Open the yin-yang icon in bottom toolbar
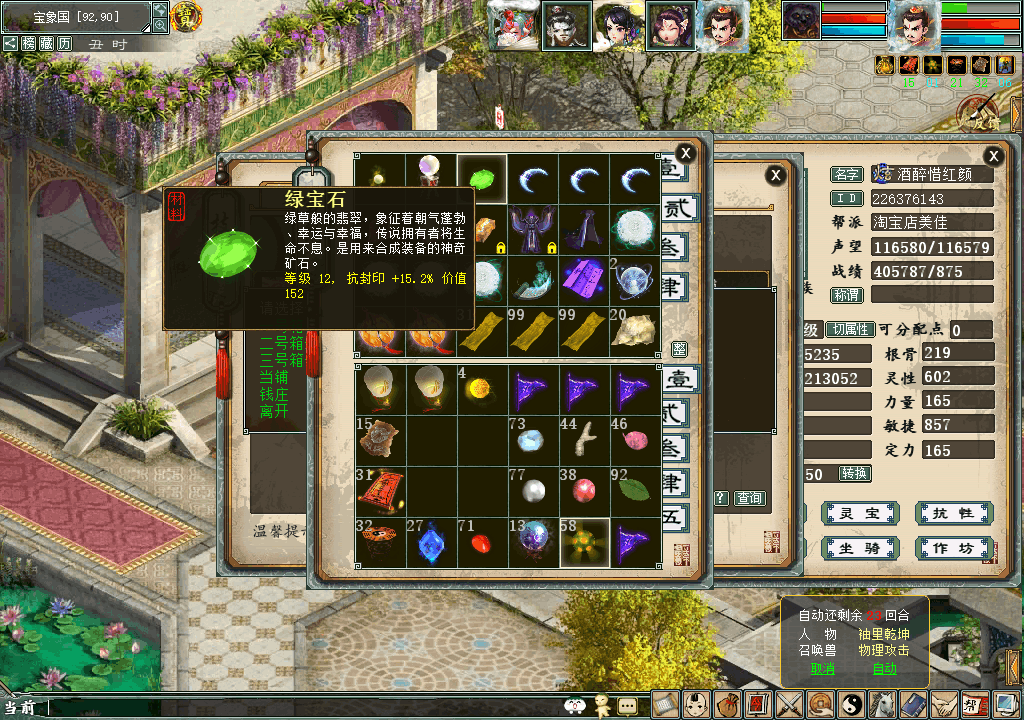The image size is (1024, 720). pyautogui.click(x=852, y=704)
